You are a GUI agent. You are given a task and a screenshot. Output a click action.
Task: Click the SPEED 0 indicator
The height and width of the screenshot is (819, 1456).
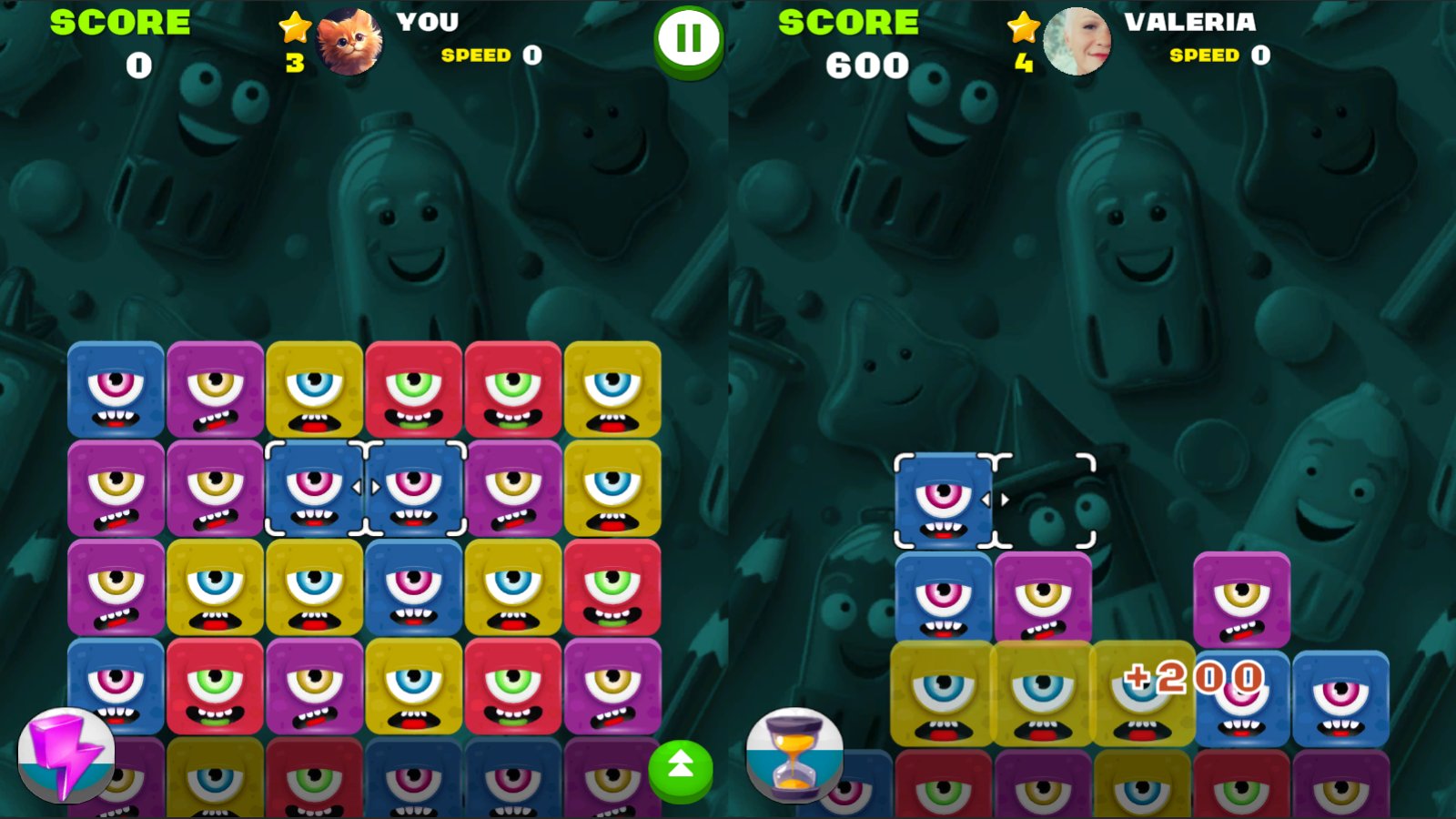coord(485,56)
